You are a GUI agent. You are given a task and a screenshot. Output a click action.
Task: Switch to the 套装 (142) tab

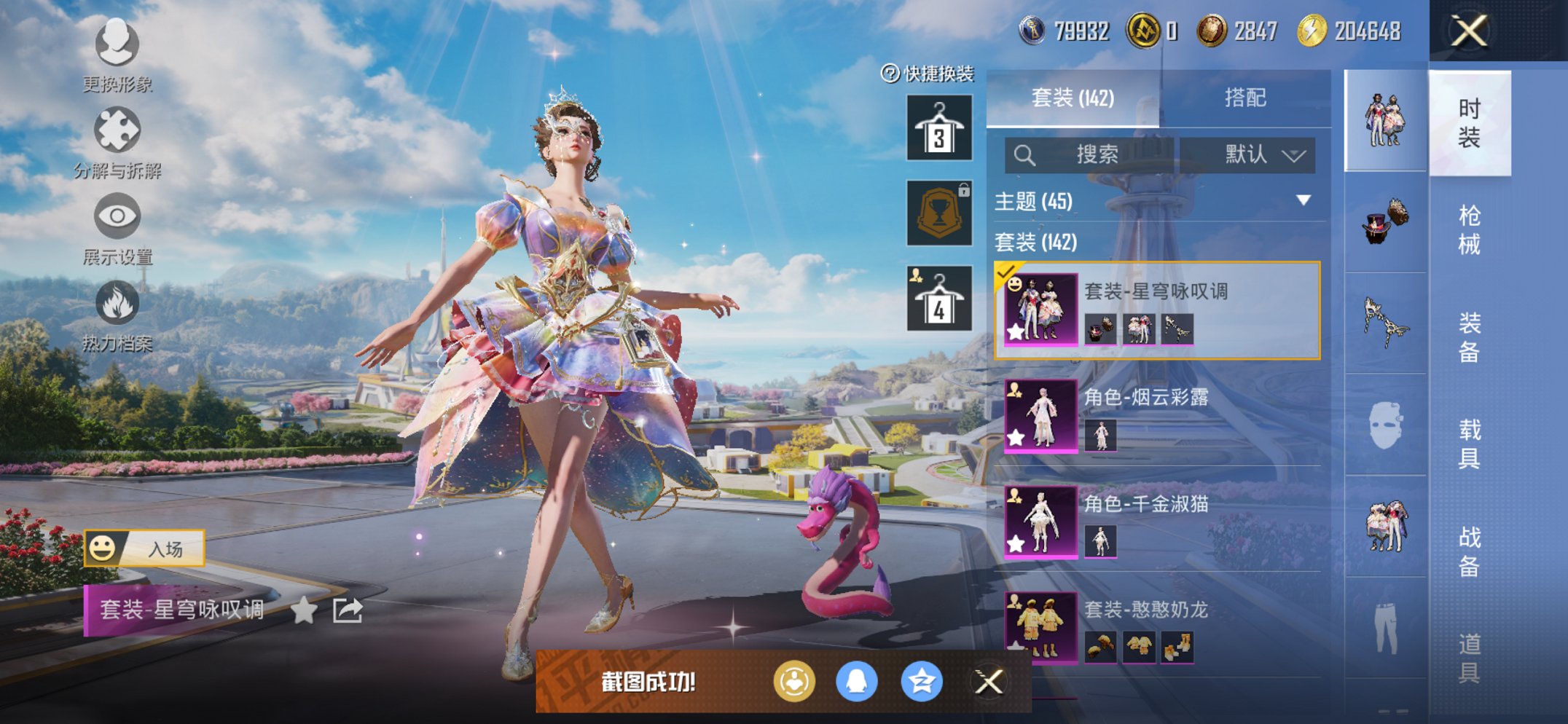click(x=1073, y=98)
